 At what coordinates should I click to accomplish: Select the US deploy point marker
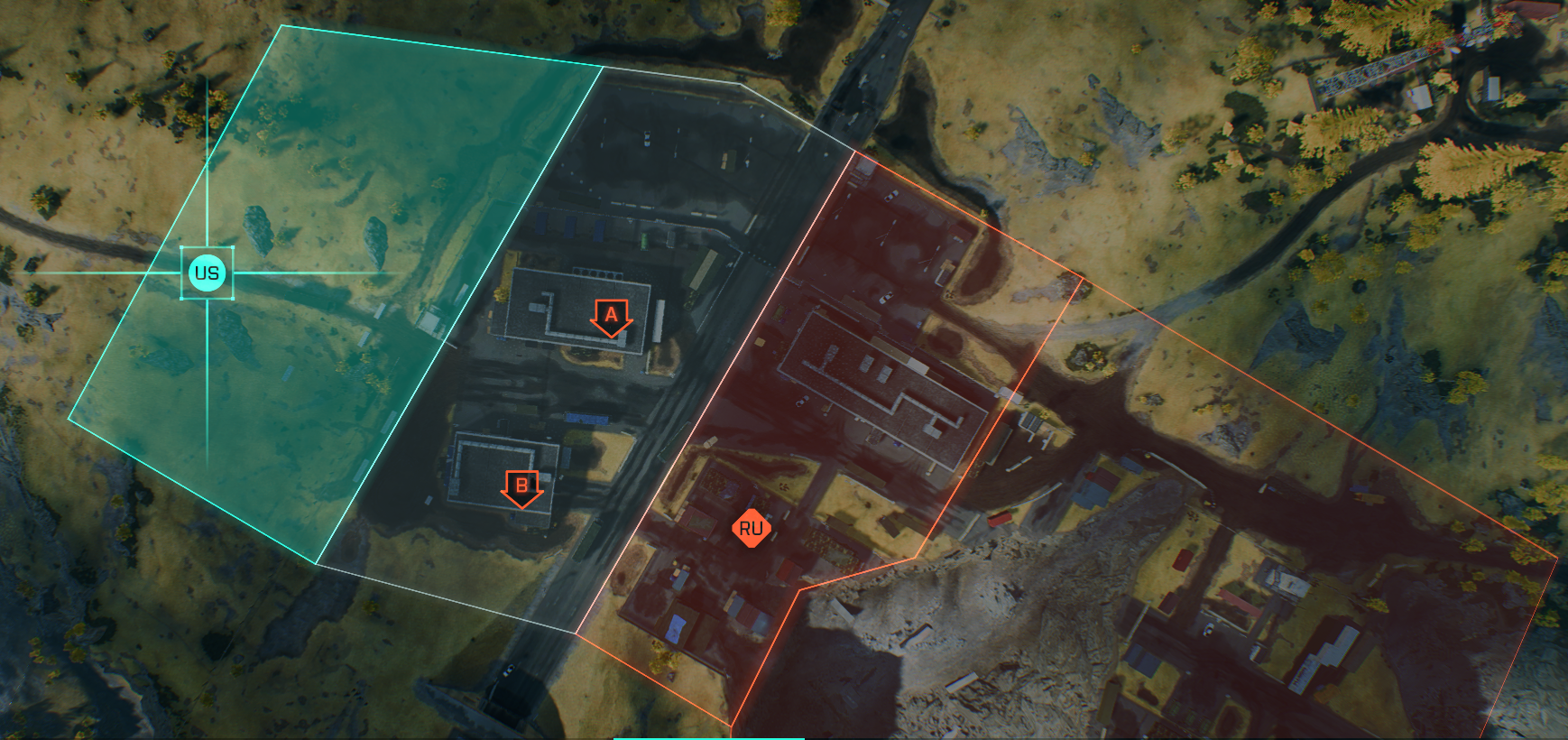pyautogui.click(x=207, y=273)
